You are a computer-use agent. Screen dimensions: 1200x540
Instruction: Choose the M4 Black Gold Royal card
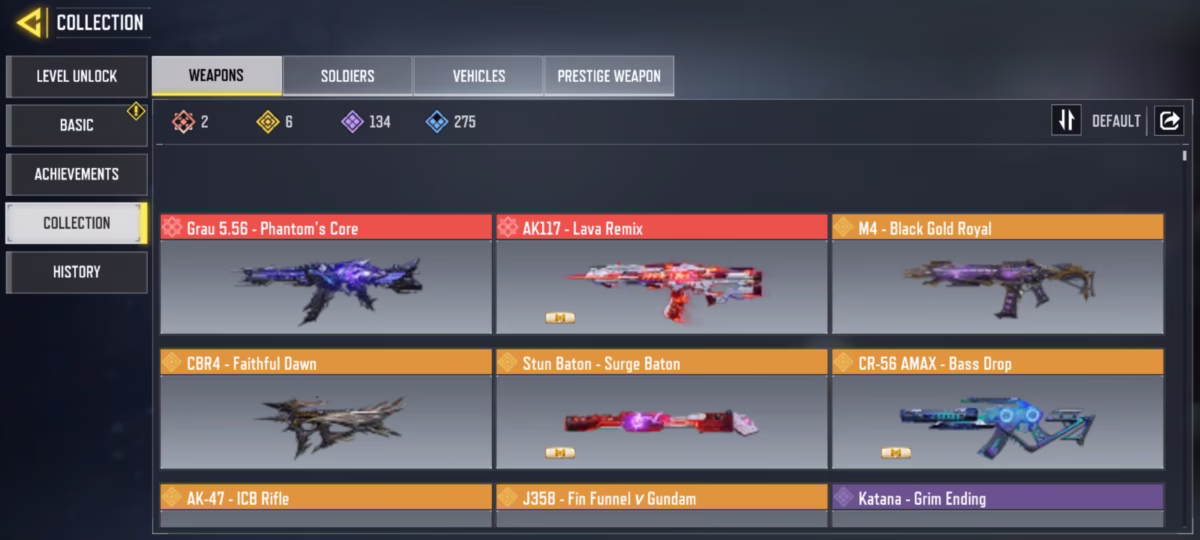pyautogui.click(x=998, y=274)
